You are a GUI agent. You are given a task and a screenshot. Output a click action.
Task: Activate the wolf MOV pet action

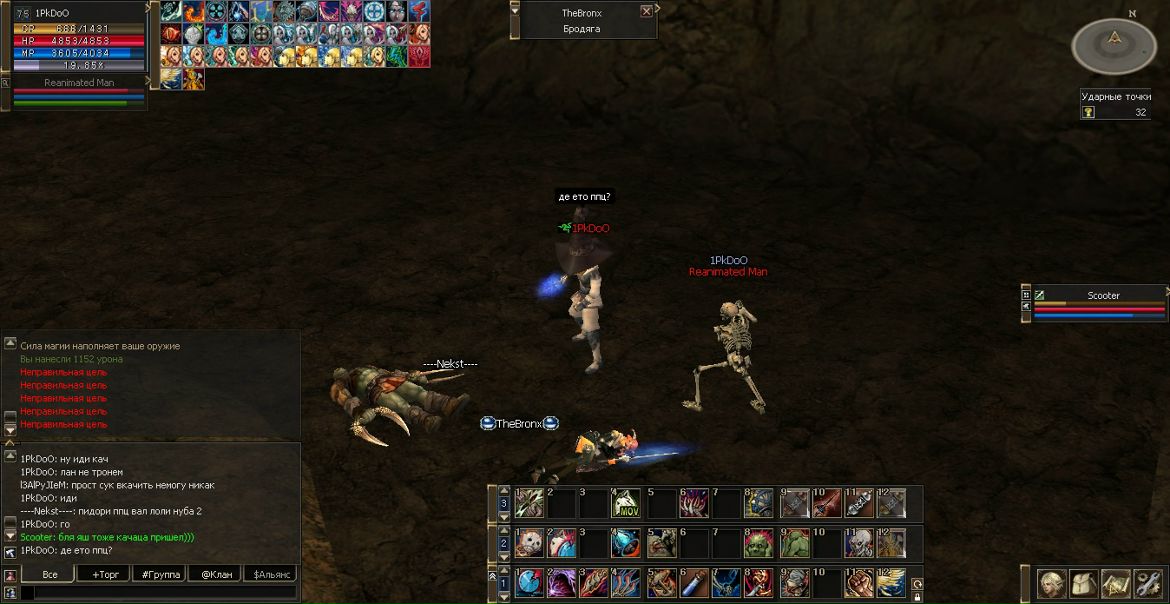point(627,502)
